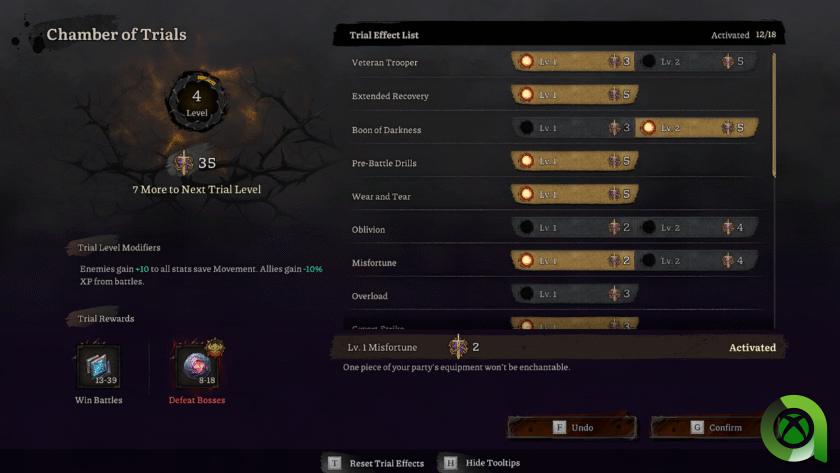This screenshot has height=473, width=840.
Task: Toggle Extended Recovery Lv. 1 effect
Action: pos(574,96)
